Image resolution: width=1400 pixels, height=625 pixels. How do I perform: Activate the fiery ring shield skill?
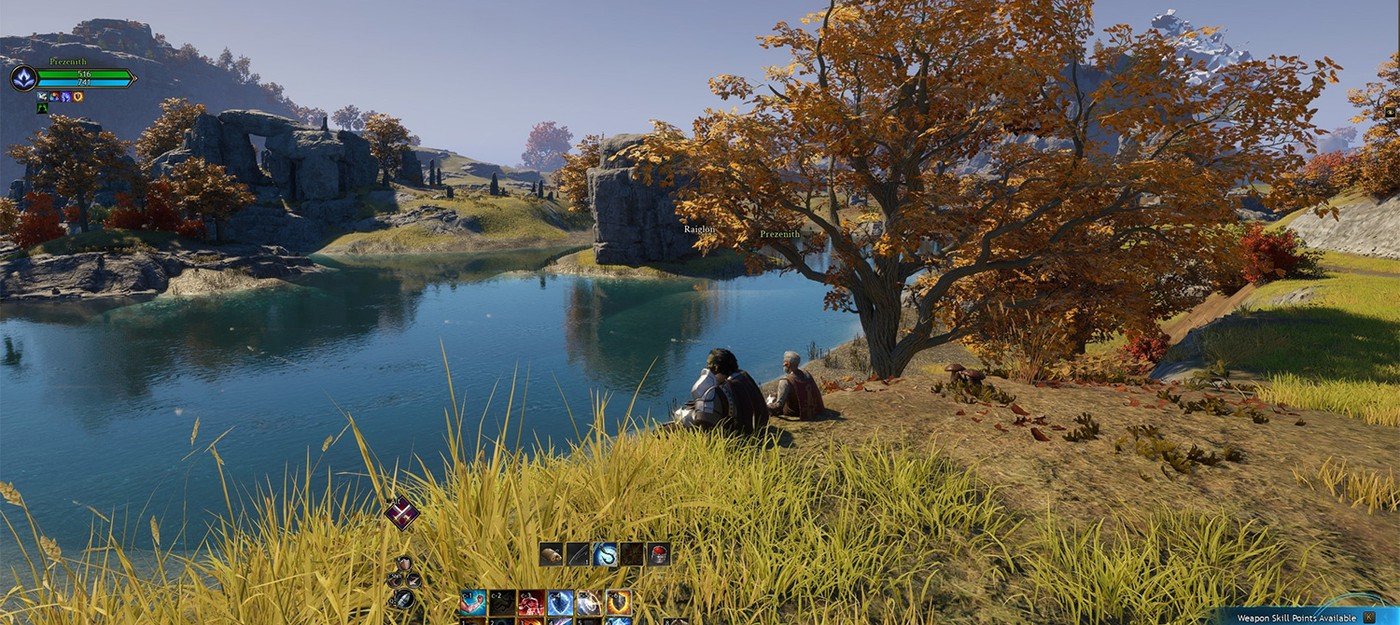(618, 603)
